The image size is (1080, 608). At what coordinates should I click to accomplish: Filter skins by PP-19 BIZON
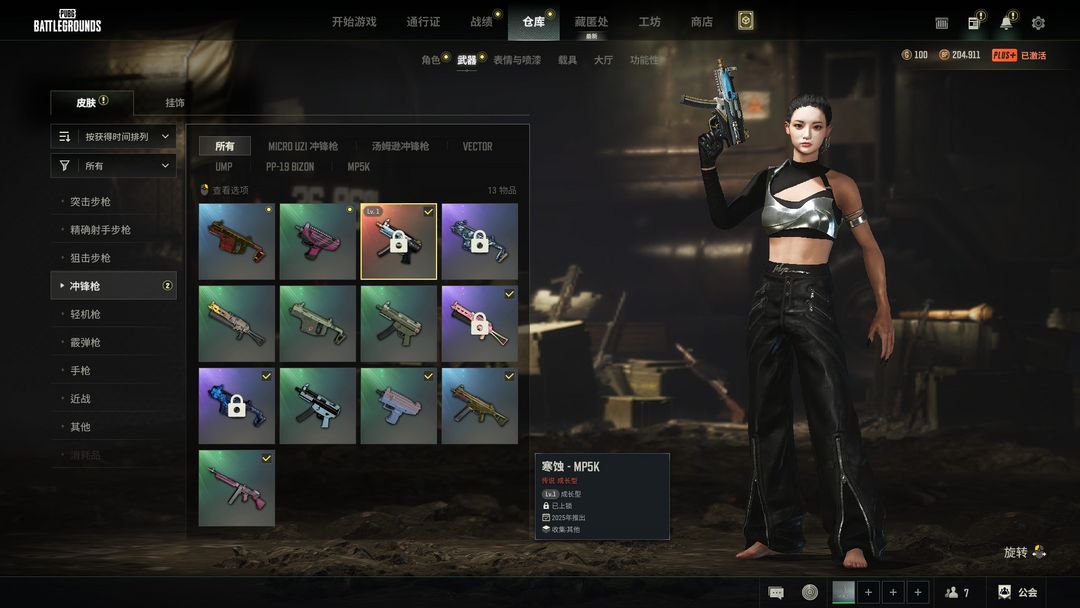coord(289,167)
